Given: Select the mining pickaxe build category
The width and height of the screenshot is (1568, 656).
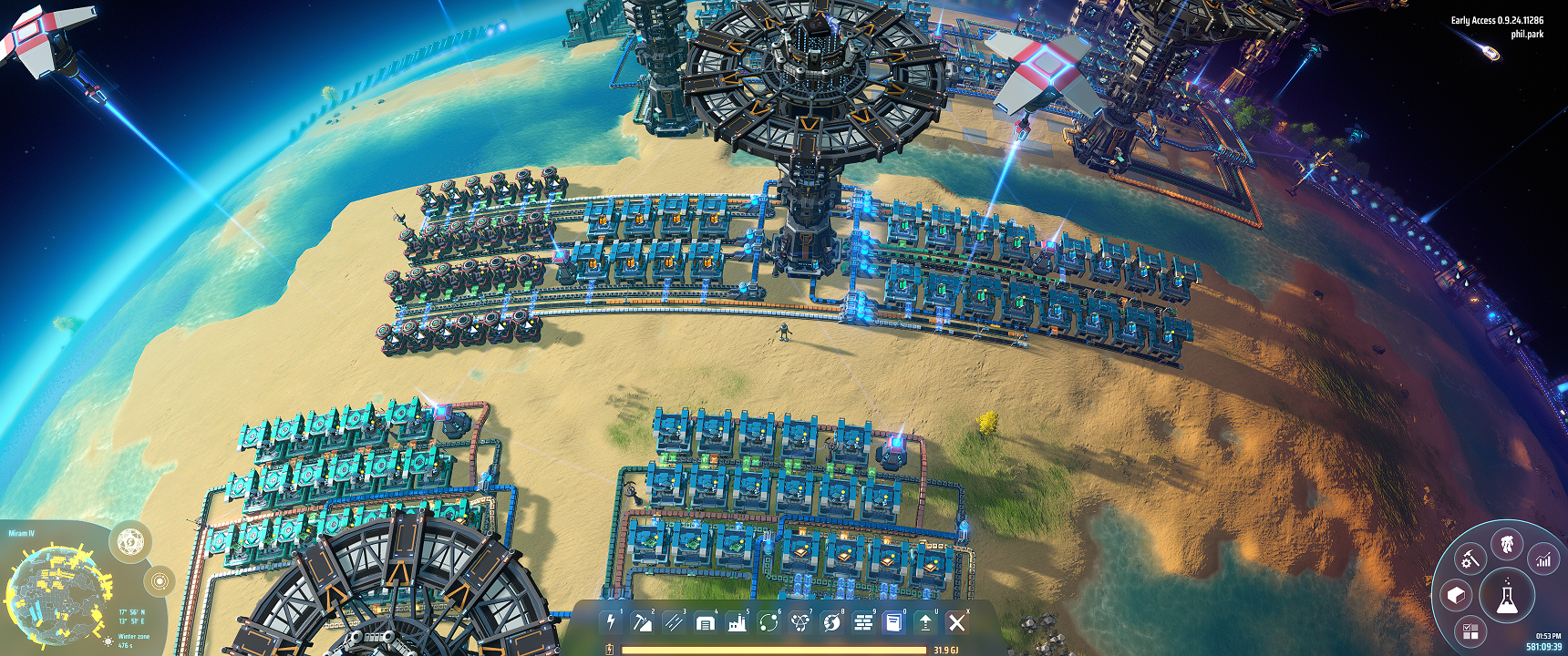Looking at the screenshot, I should coord(642,622).
